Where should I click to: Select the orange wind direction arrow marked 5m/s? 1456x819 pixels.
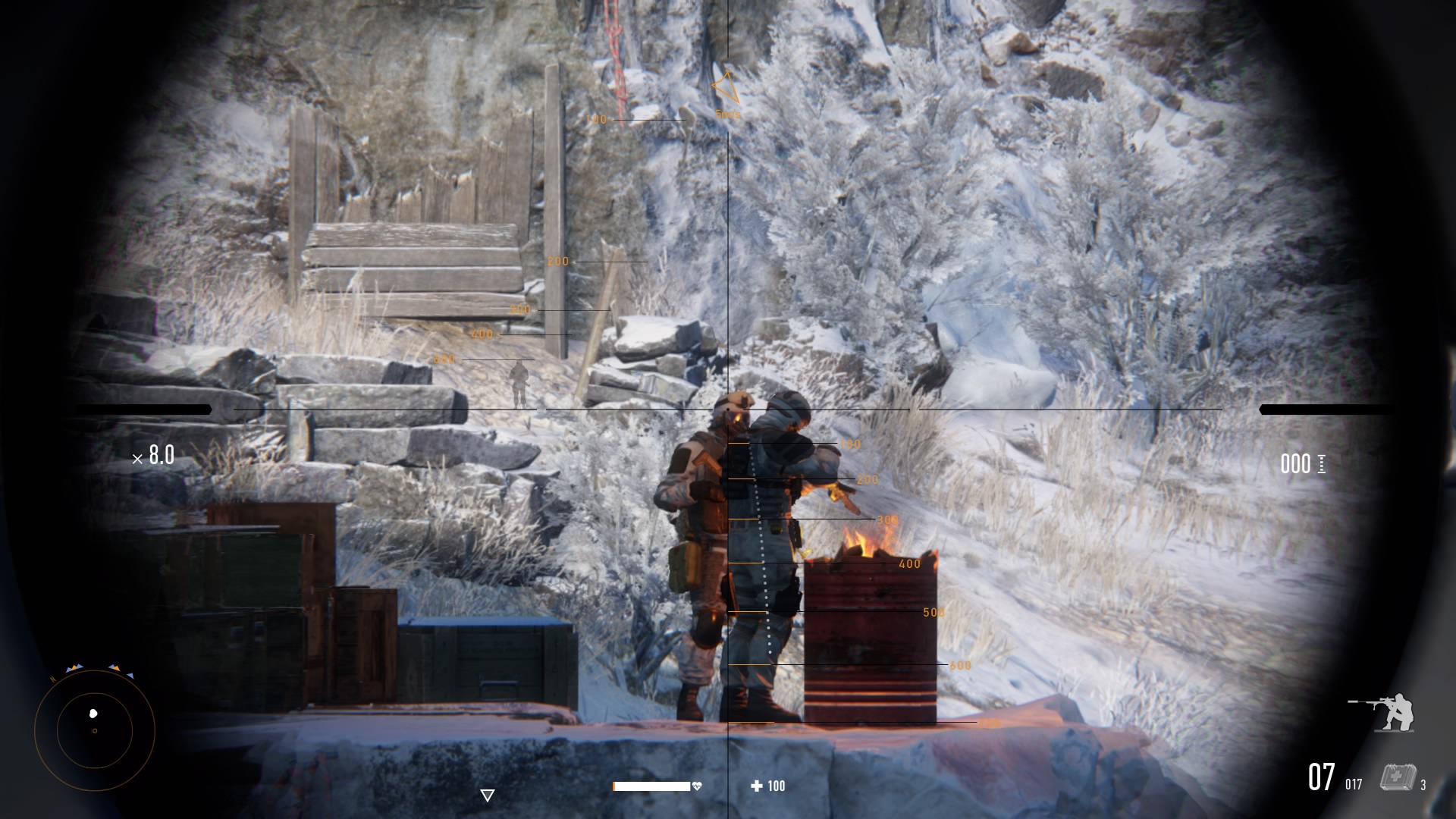(726, 87)
